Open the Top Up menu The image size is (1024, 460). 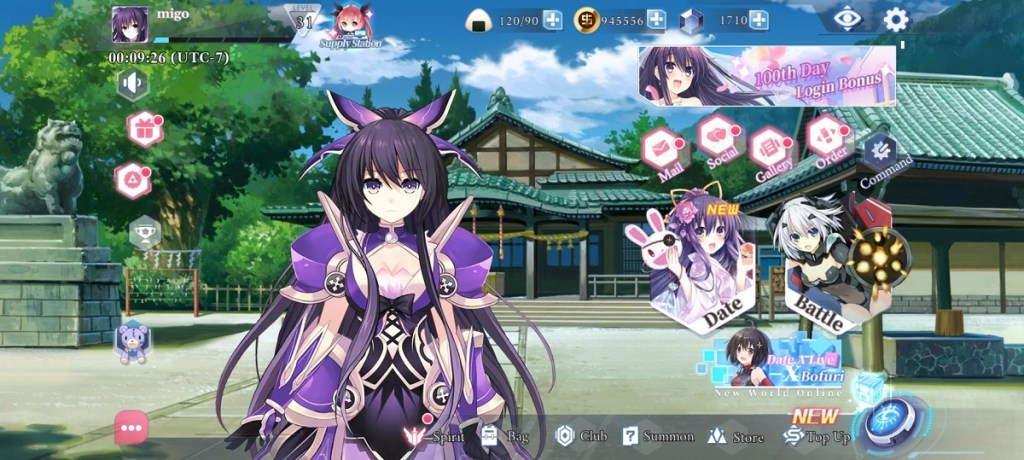(817, 435)
